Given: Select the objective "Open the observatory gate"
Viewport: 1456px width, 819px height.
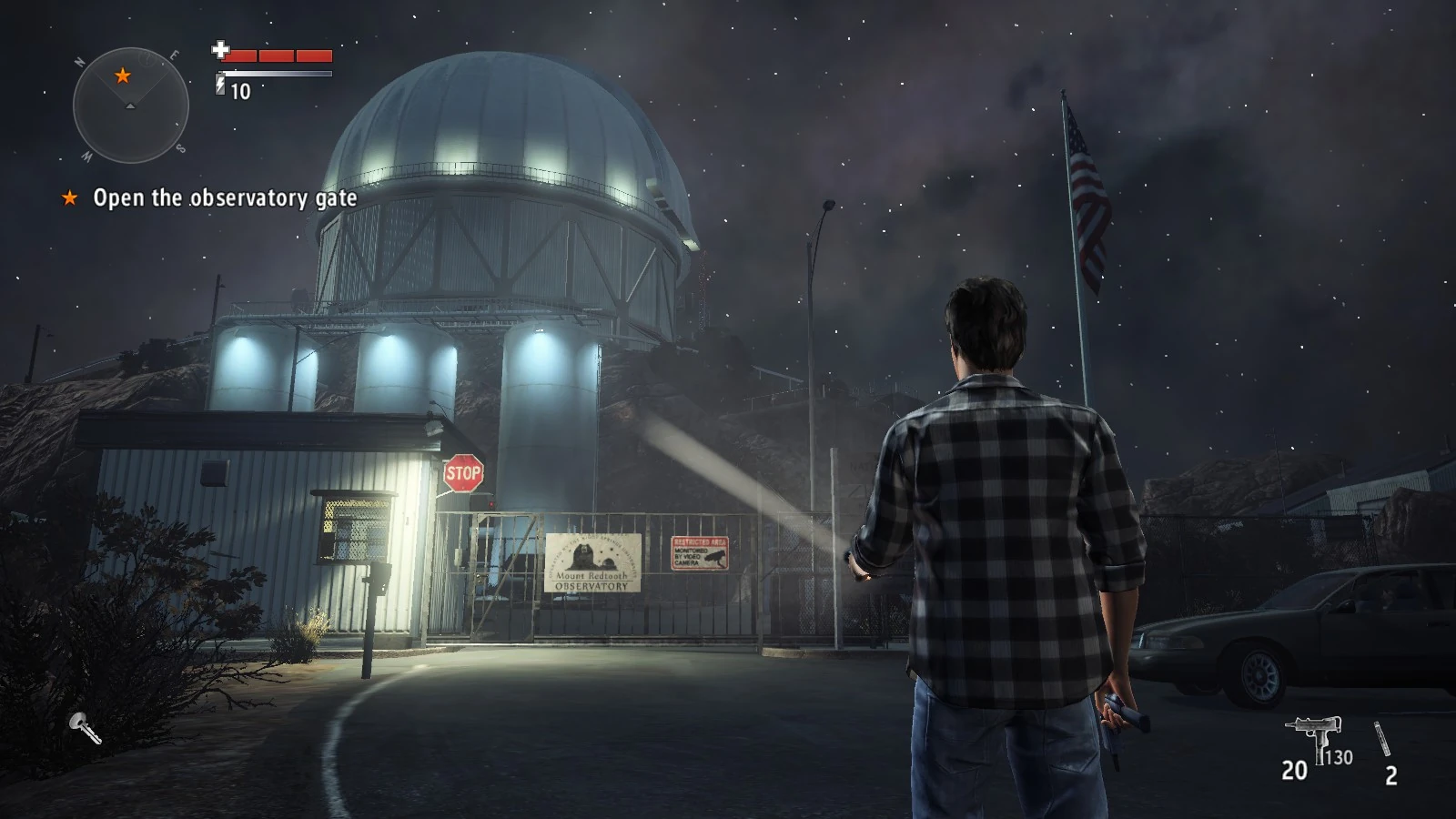Looking at the screenshot, I should click(224, 197).
